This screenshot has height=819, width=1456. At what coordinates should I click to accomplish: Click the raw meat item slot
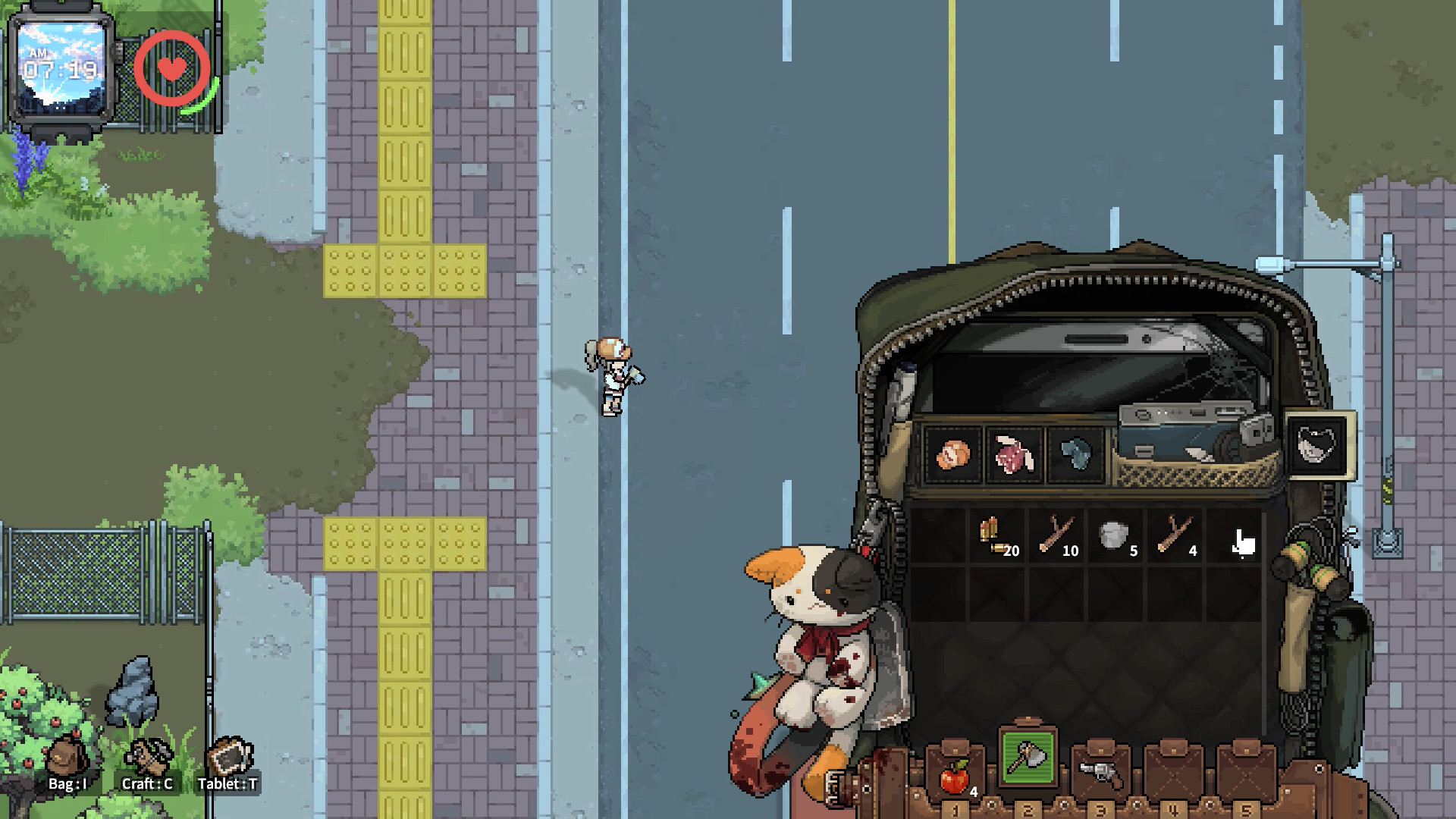(x=1014, y=456)
